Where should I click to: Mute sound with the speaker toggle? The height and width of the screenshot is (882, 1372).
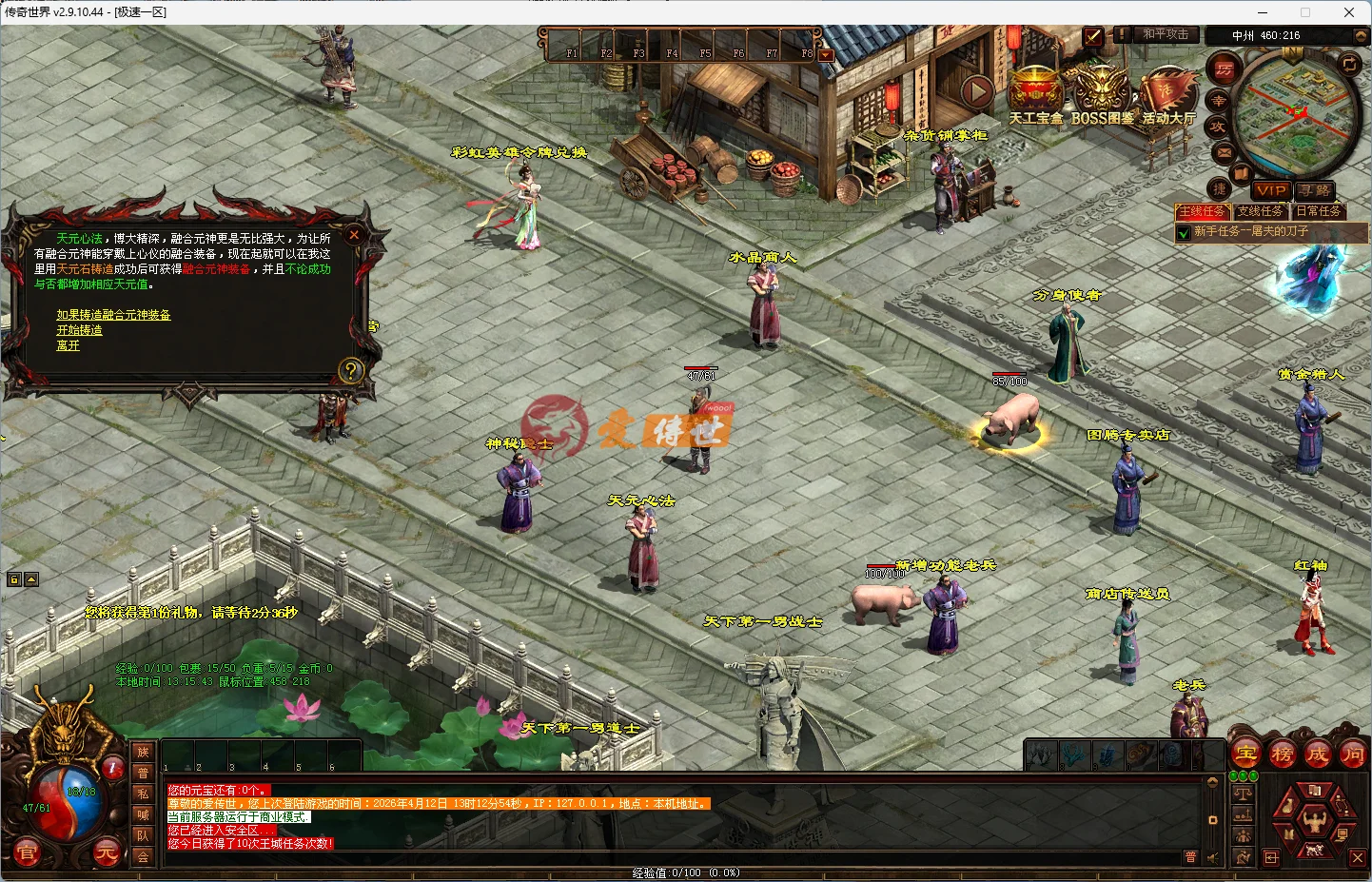[x=1212, y=857]
